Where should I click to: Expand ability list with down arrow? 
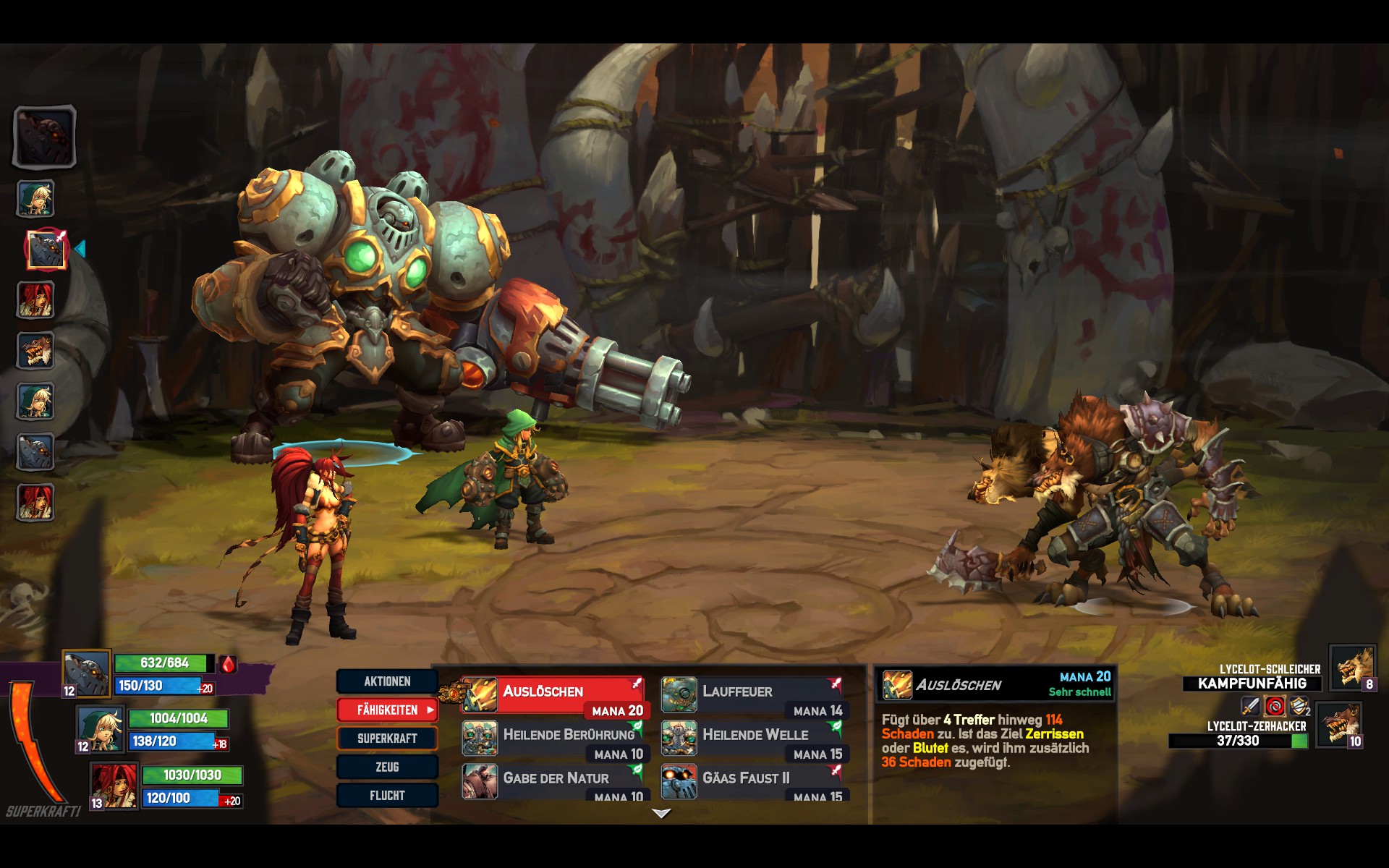point(661,814)
